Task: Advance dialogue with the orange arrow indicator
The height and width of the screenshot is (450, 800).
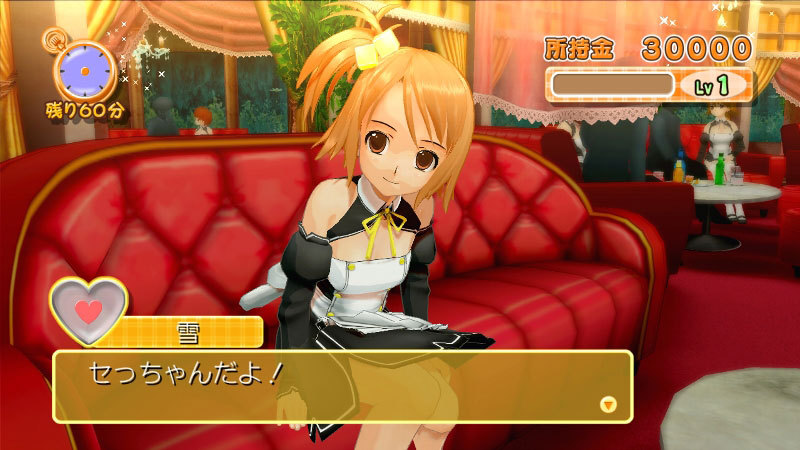Action: (x=607, y=404)
